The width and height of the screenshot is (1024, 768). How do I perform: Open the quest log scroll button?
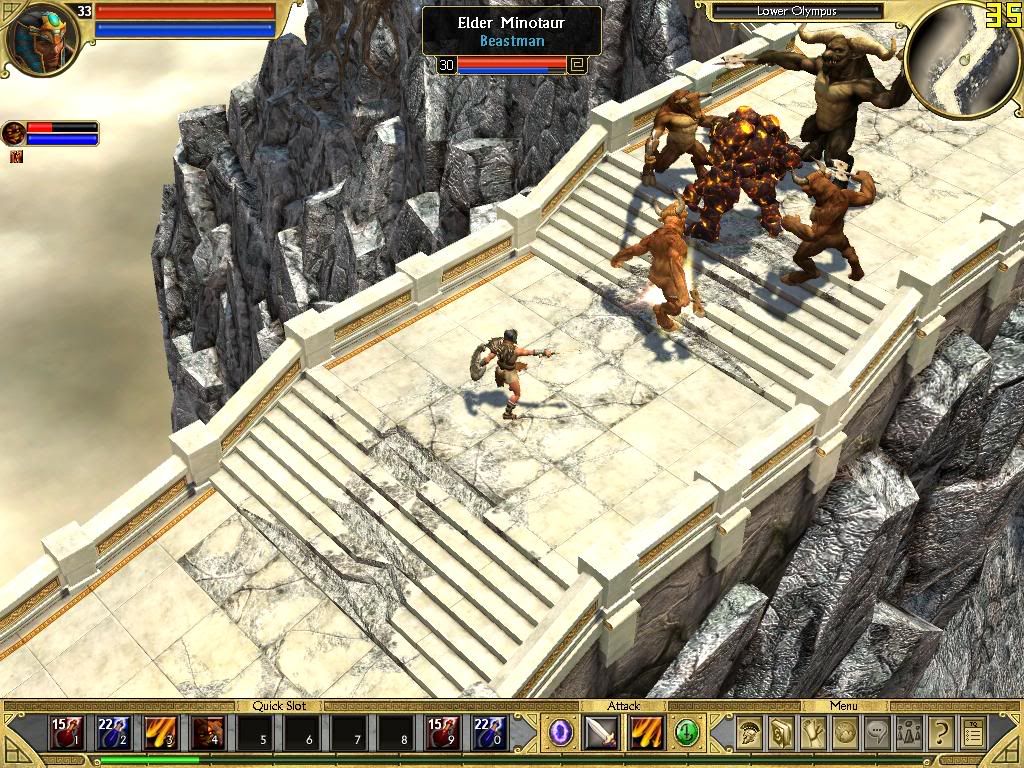point(813,734)
